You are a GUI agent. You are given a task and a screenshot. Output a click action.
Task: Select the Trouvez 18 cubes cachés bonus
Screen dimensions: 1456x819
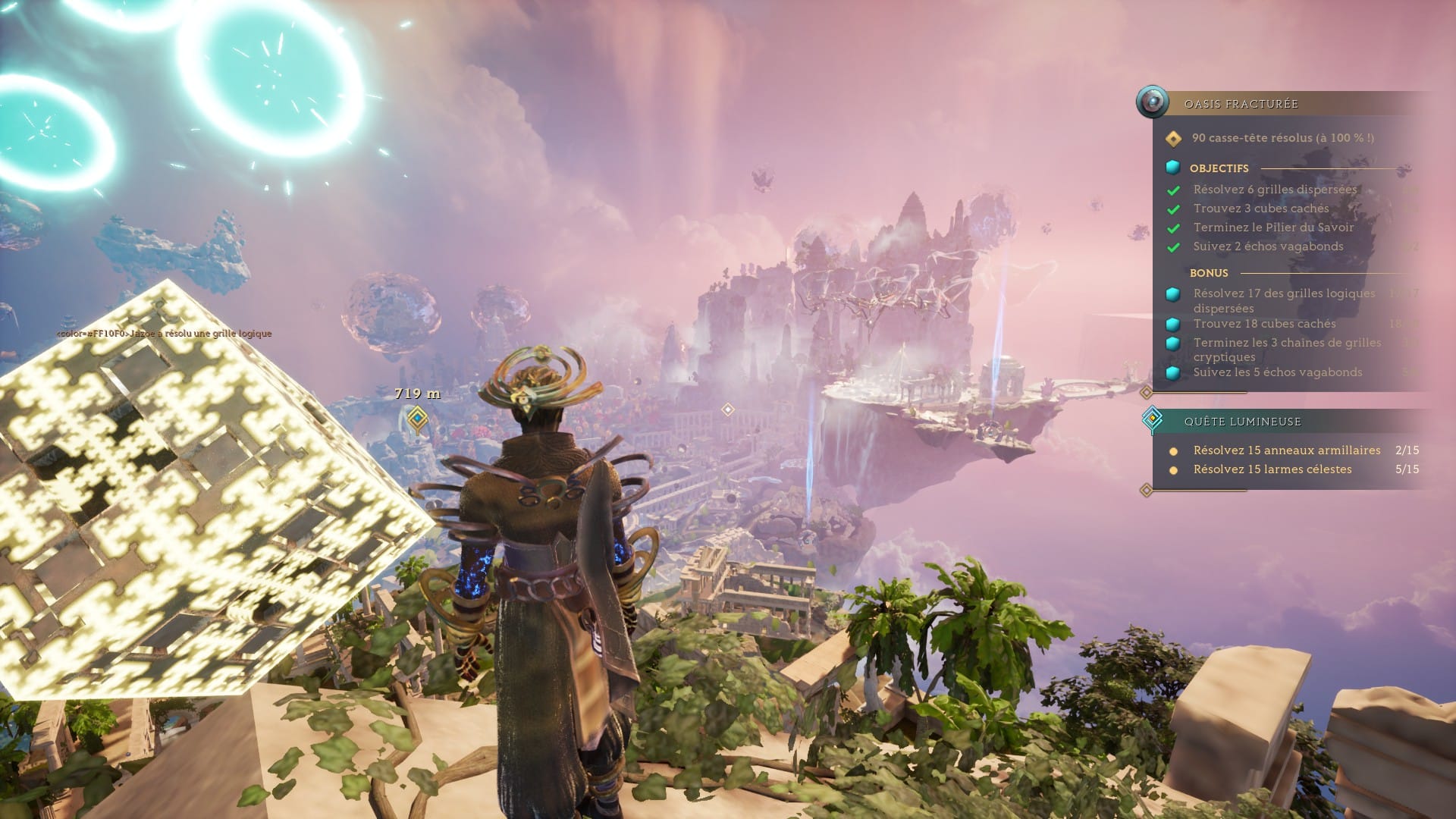coord(1264,324)
